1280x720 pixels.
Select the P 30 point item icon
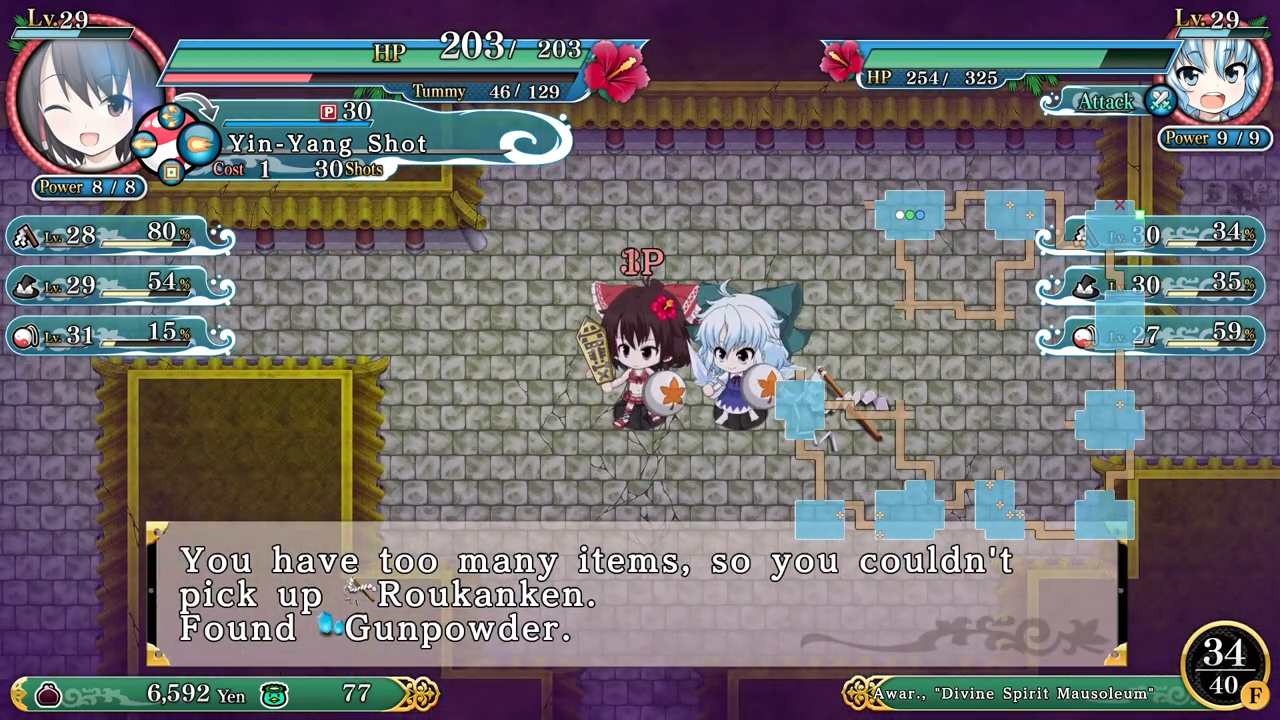tap(331, 111)
